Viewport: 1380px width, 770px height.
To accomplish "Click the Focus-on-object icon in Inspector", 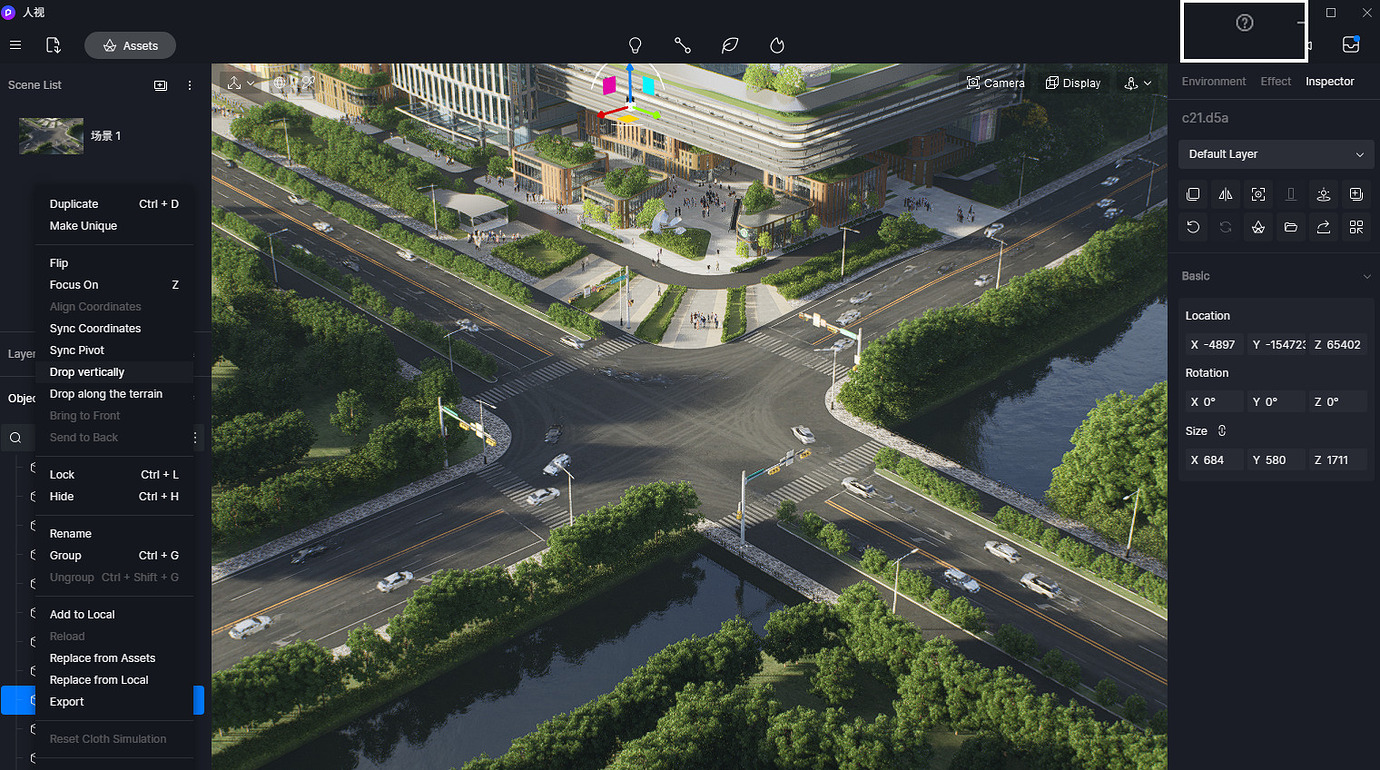I will (1258, 194).
